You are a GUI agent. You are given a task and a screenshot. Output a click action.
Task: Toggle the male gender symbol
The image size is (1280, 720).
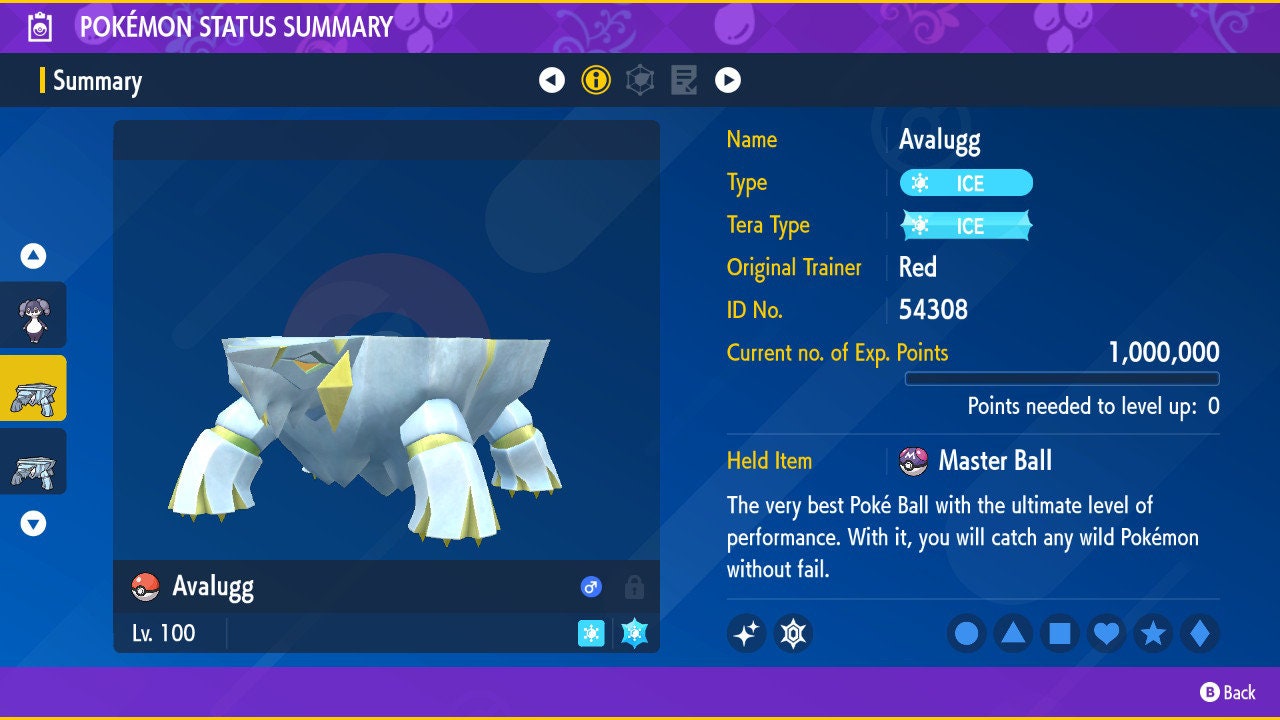point(591,587)
